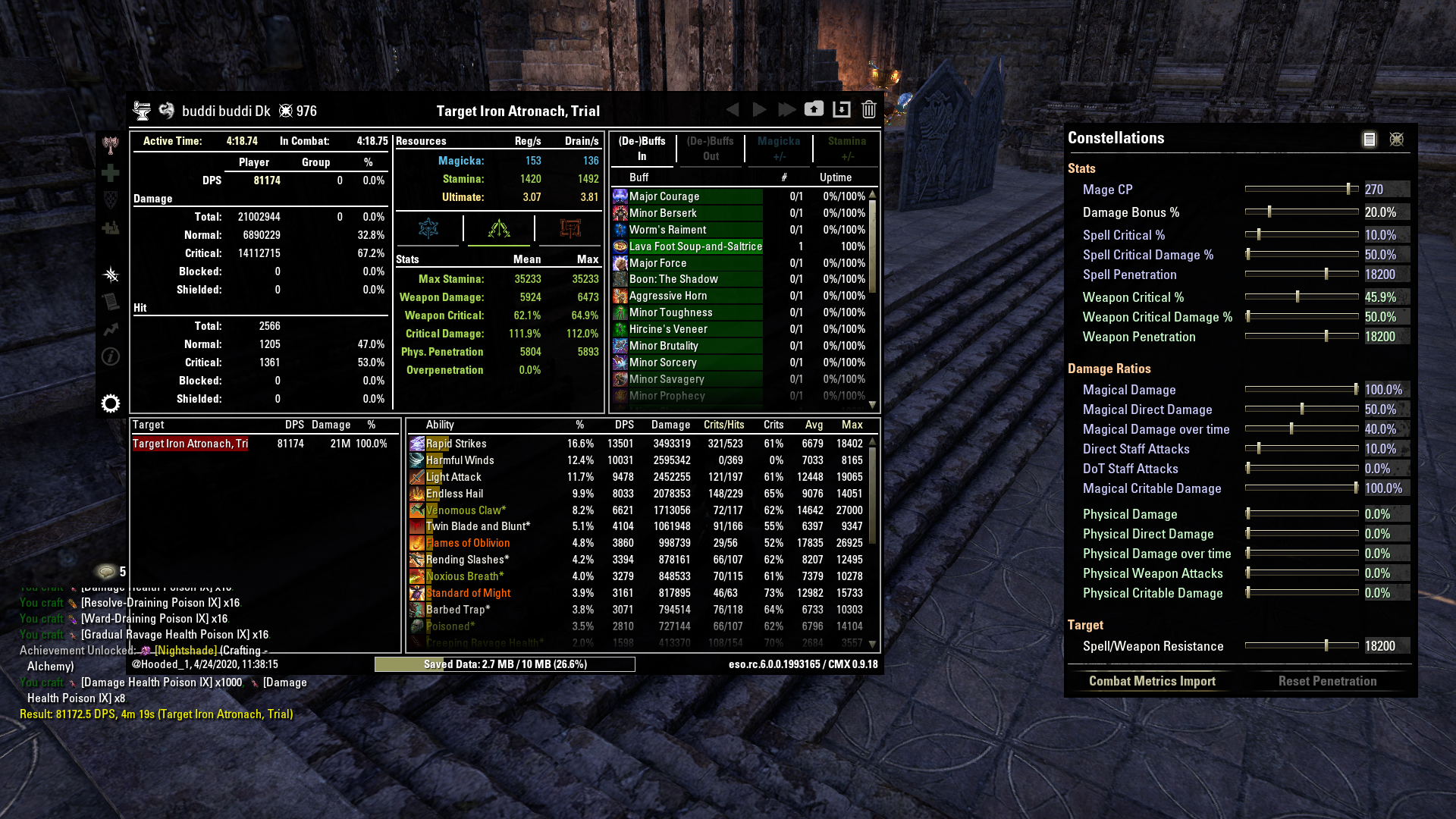Save the fight data (upload icon)
Image resolution: width=1456 pixels, height=819 pixels.
tap(814, 108)
